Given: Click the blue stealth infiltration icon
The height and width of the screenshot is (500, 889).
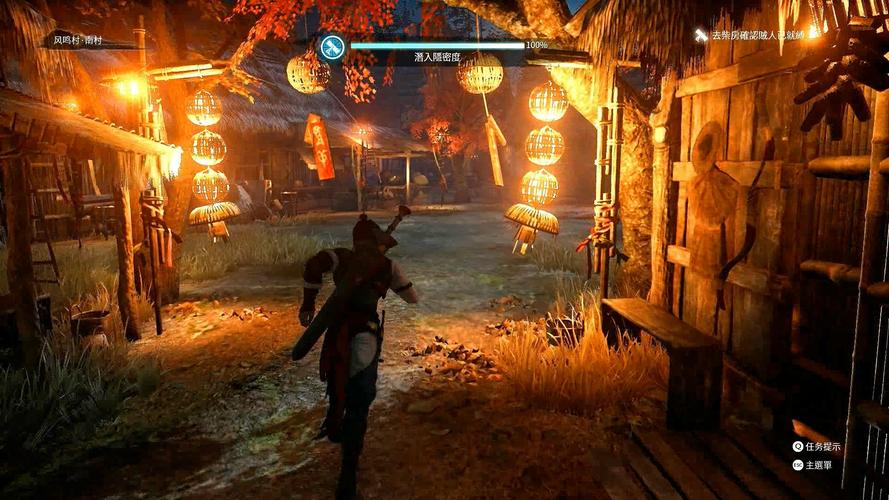Looking at the screenshot, I should click(332, 45).
